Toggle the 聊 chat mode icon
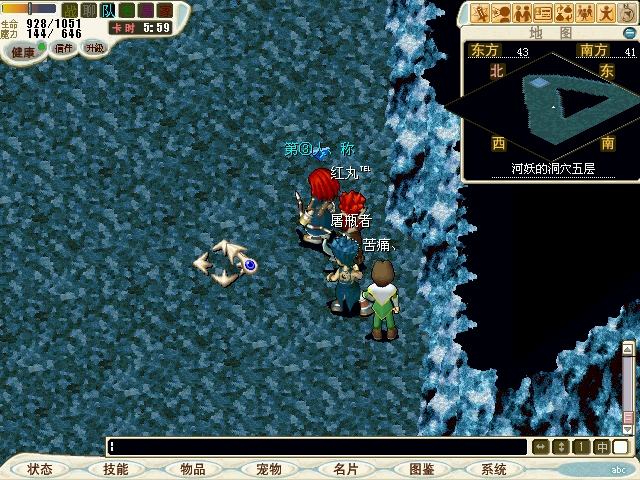 tap(89, 10)
